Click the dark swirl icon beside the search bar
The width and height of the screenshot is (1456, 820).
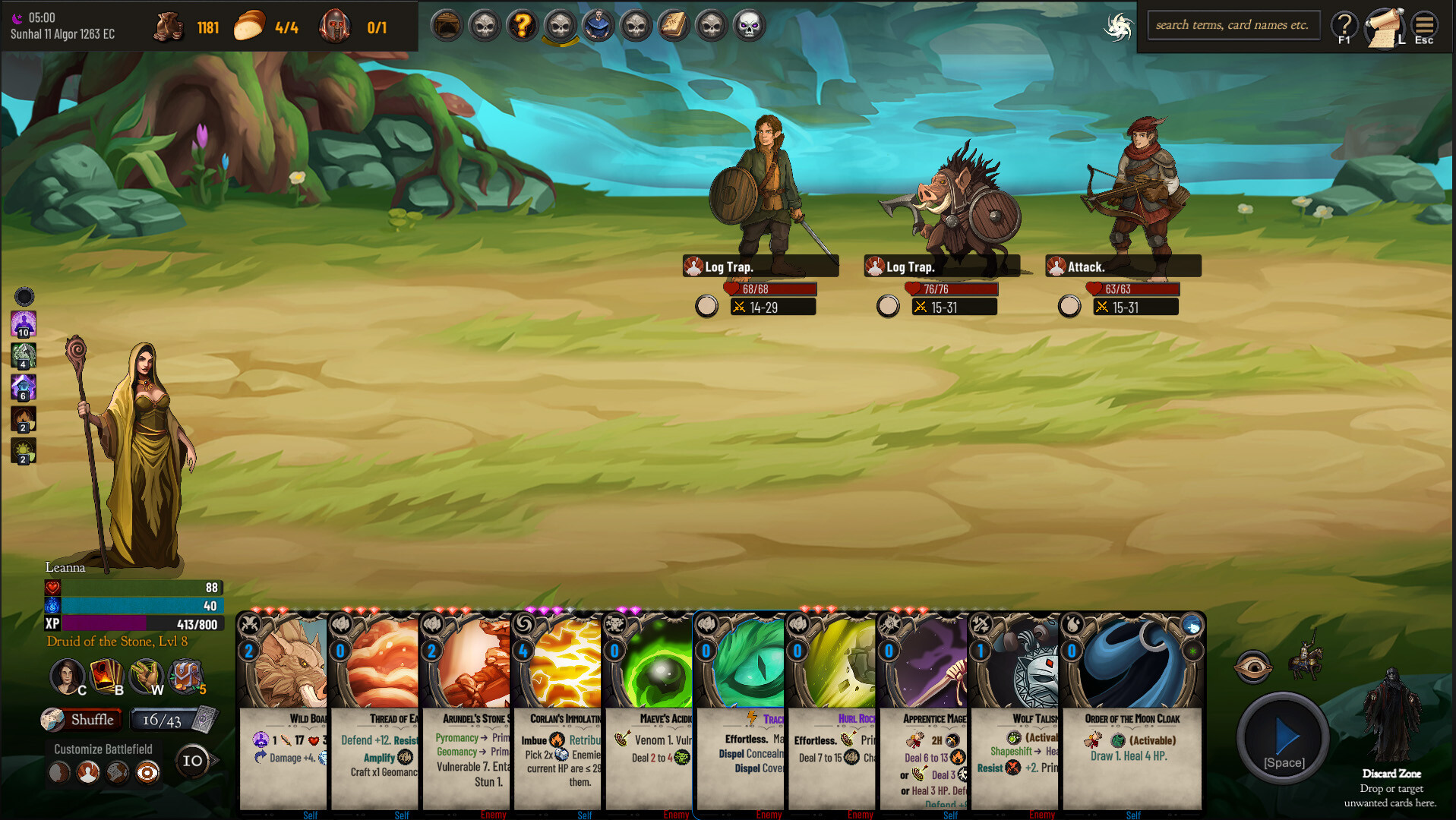pos(1118,25)
